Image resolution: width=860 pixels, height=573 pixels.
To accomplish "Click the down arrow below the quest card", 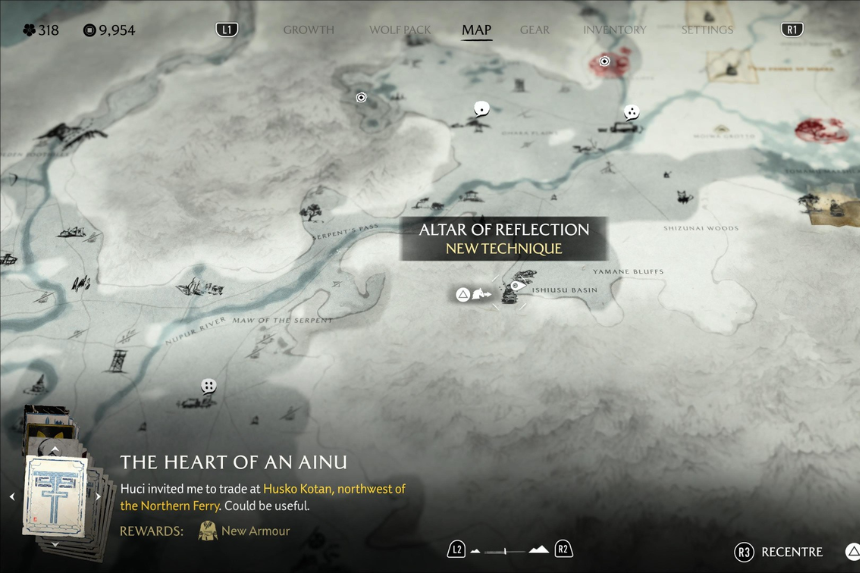I will click(x=55, y=545).
